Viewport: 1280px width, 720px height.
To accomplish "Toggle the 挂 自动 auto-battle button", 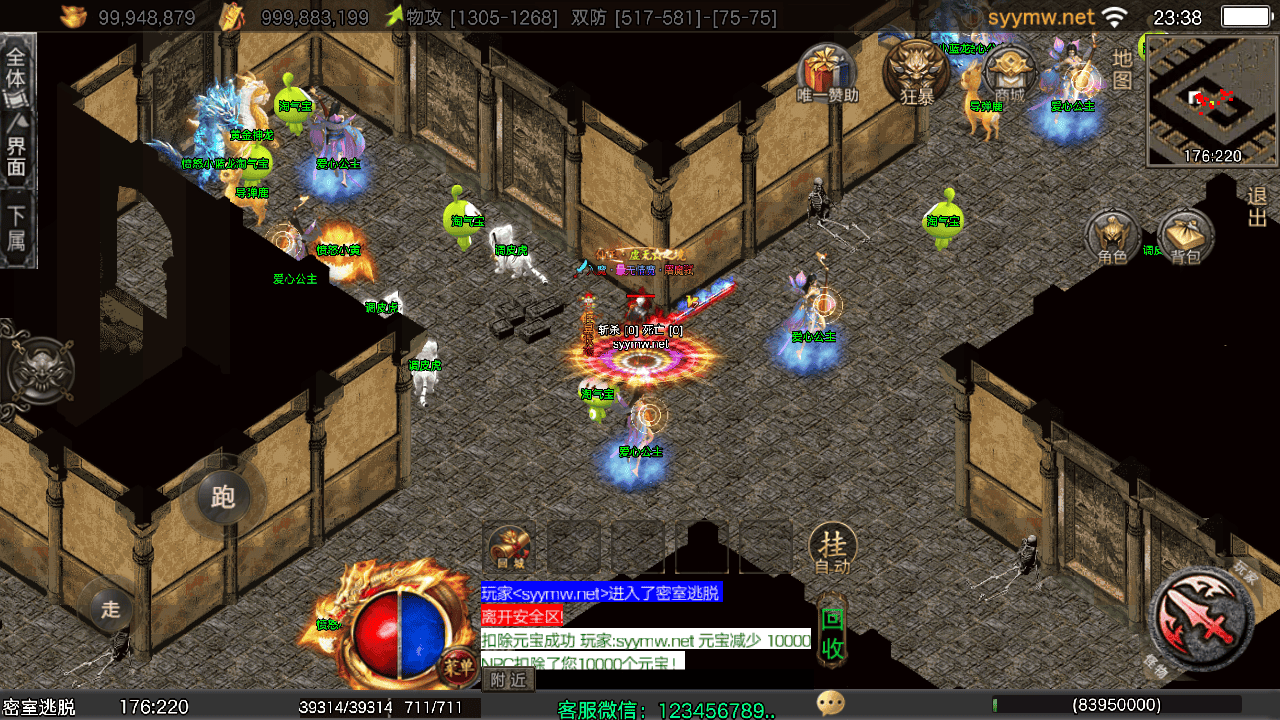I will point(832,549).
